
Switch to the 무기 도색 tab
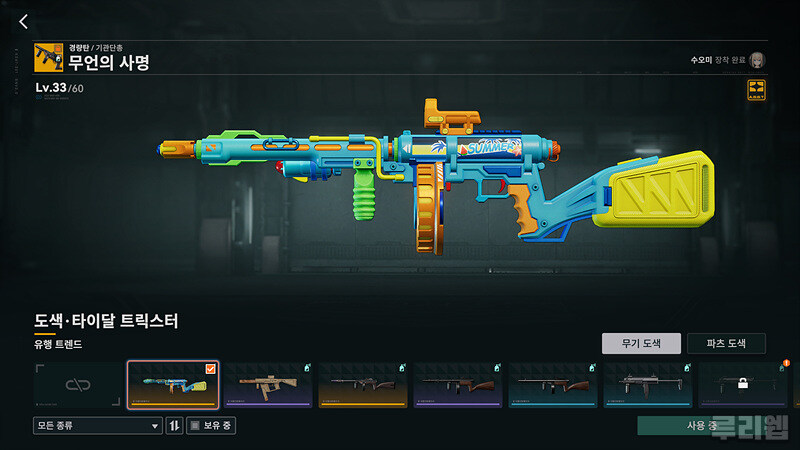pos(641,344)
